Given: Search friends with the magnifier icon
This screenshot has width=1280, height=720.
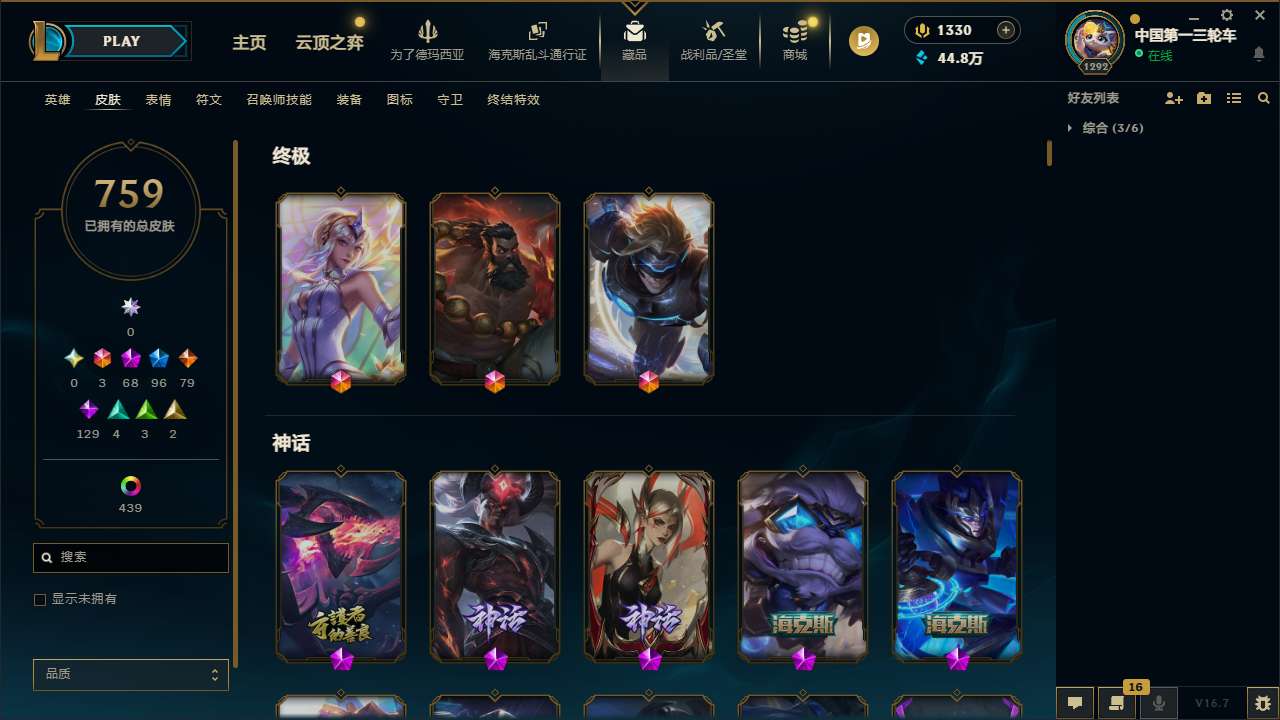Looking at the screenshot, I should pyautogui.click(x=1263, y=98).
